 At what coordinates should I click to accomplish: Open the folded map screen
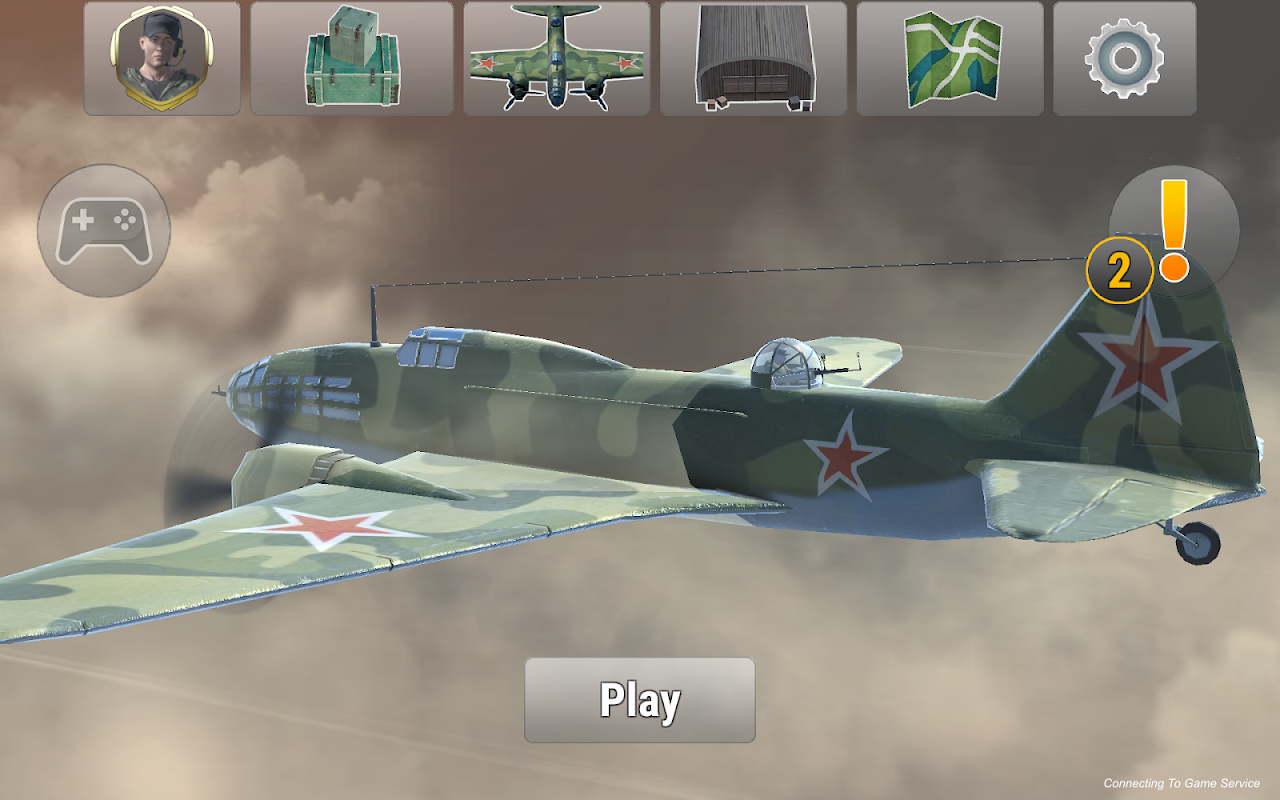(x=949, y=58)
